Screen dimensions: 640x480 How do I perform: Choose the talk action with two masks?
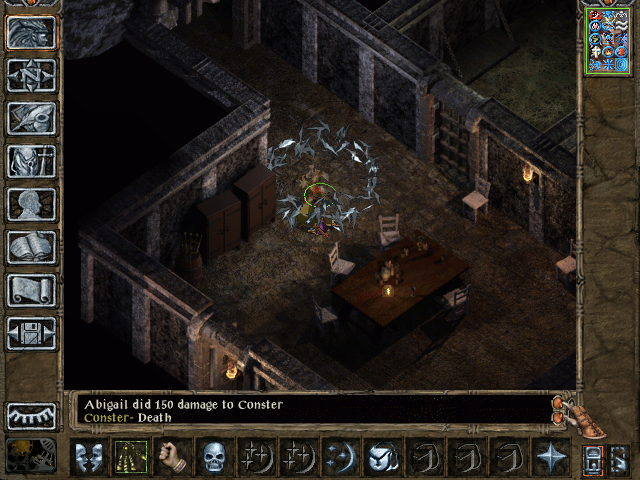point(88,457)
